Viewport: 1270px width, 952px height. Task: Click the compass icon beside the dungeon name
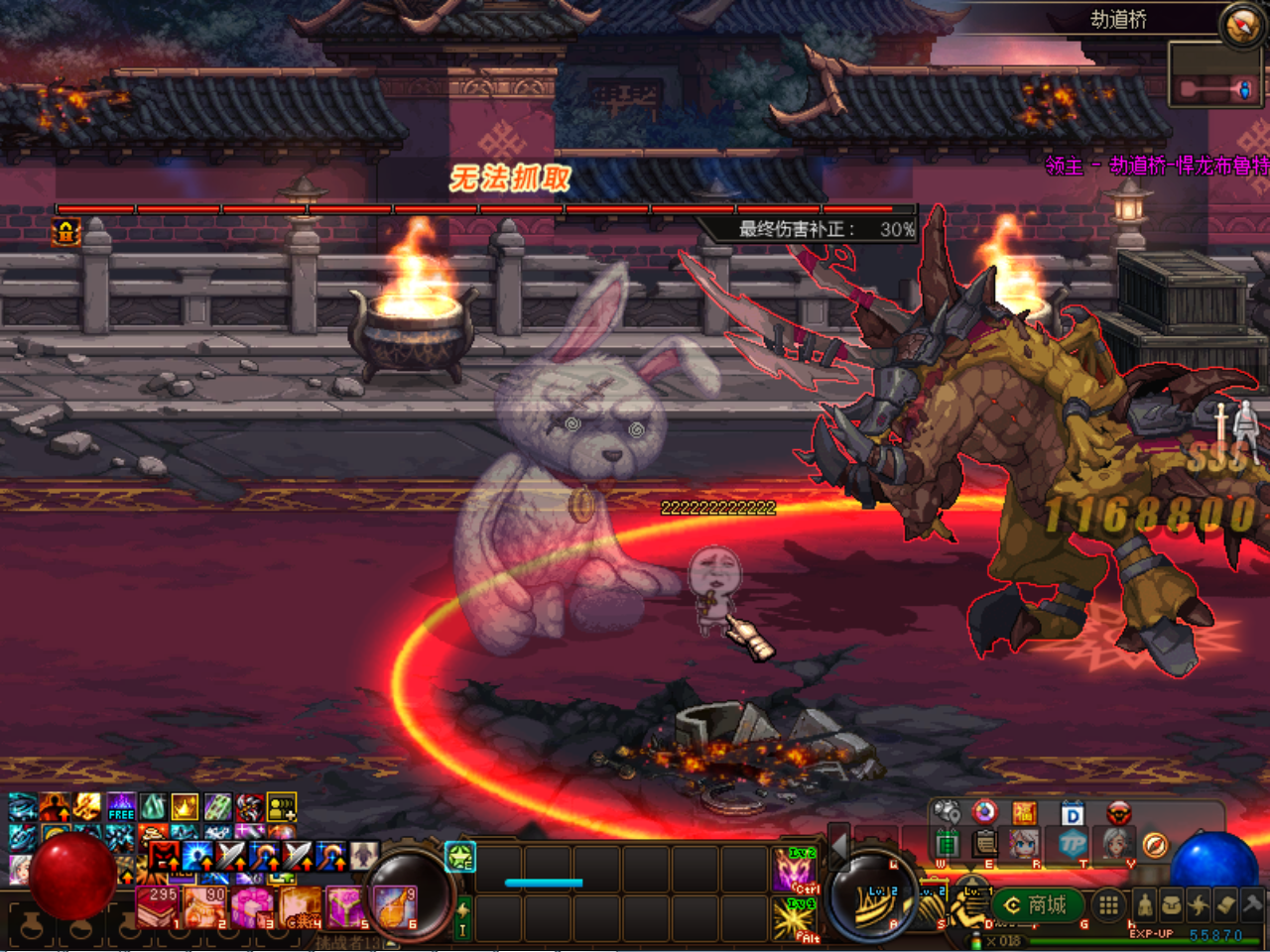tap(1241, 25)
